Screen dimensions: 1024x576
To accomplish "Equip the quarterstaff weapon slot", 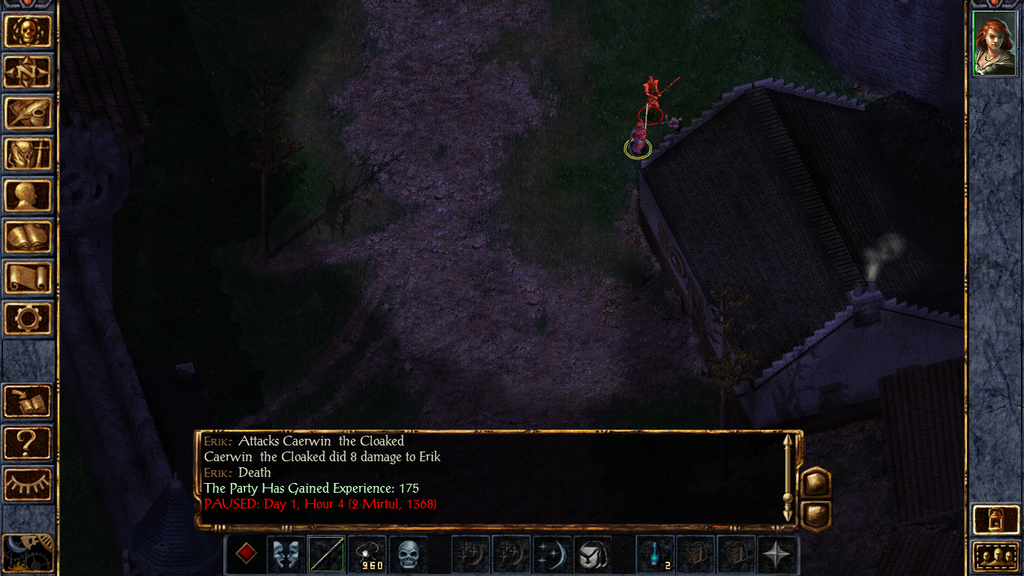I will 327,554.
